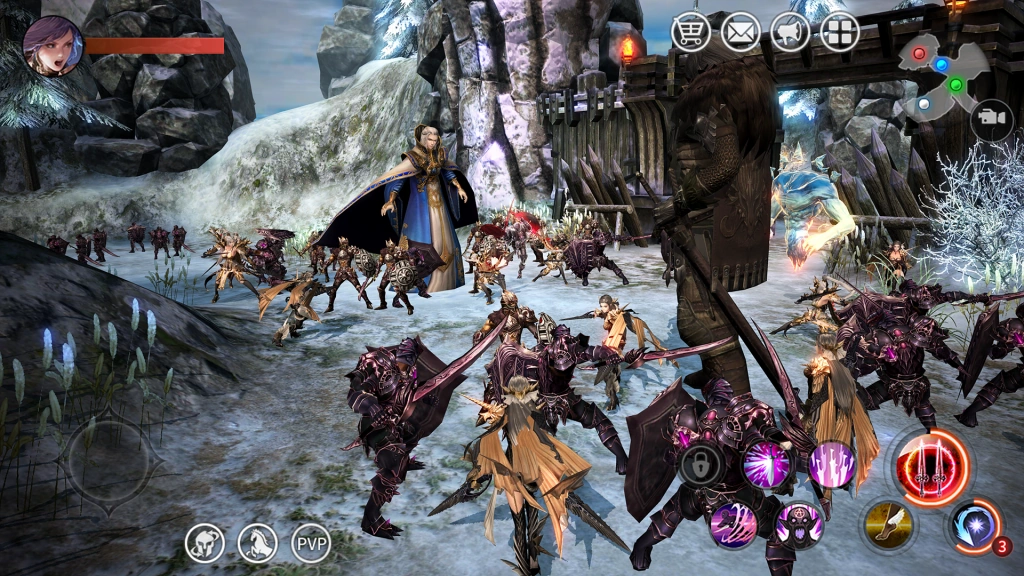Tap the helmet swap button
This screenshot has width=1024, height=576.
pyautogui.click(x=204, y=543)
